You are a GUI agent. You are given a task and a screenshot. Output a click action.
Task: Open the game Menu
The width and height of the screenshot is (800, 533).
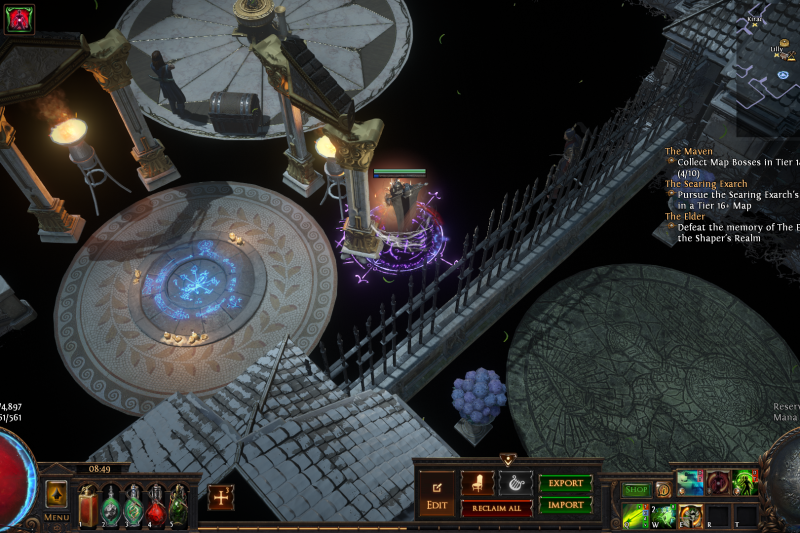tap(56, 498)
